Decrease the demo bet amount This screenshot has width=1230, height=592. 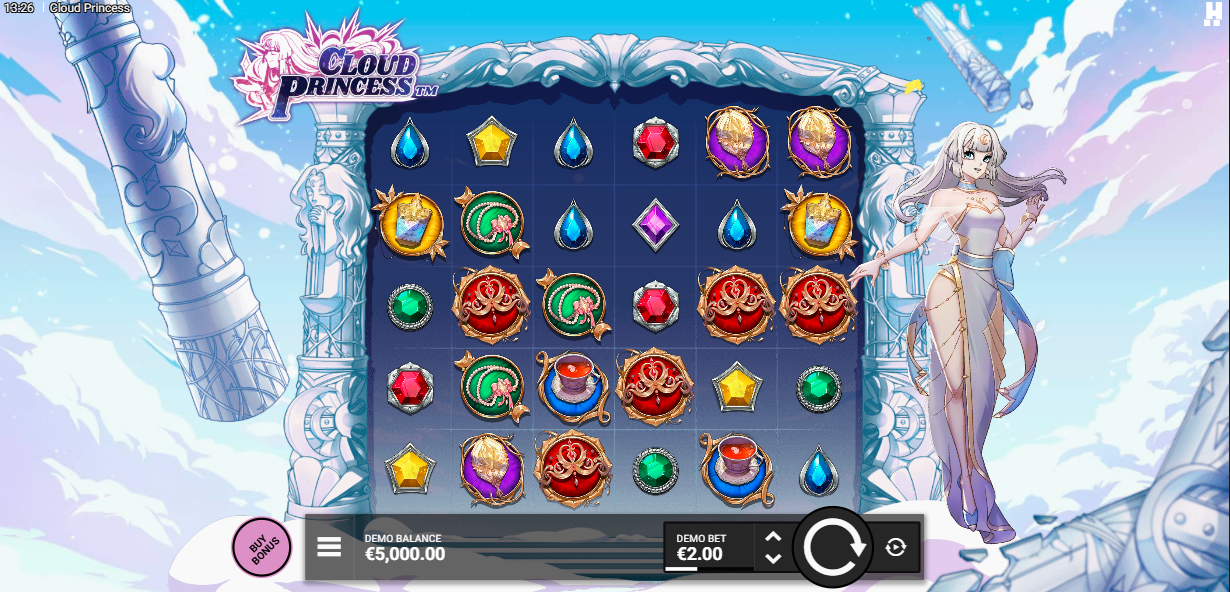tap(773, 558)
